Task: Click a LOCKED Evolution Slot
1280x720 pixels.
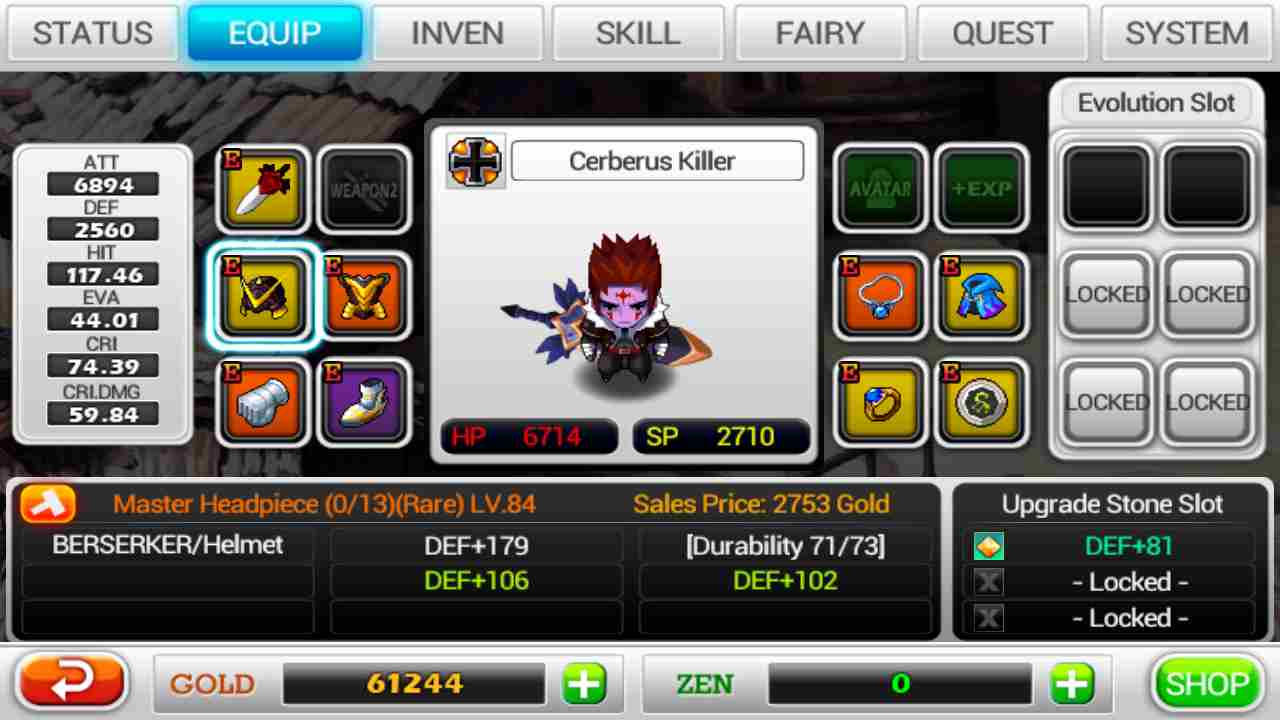Action: [x=1105, y=295]
